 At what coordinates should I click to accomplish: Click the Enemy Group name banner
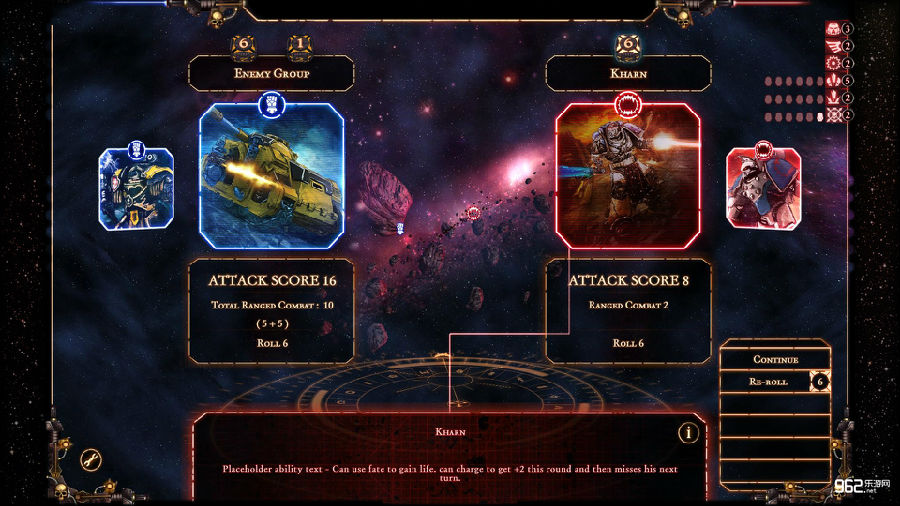[271, 73]
